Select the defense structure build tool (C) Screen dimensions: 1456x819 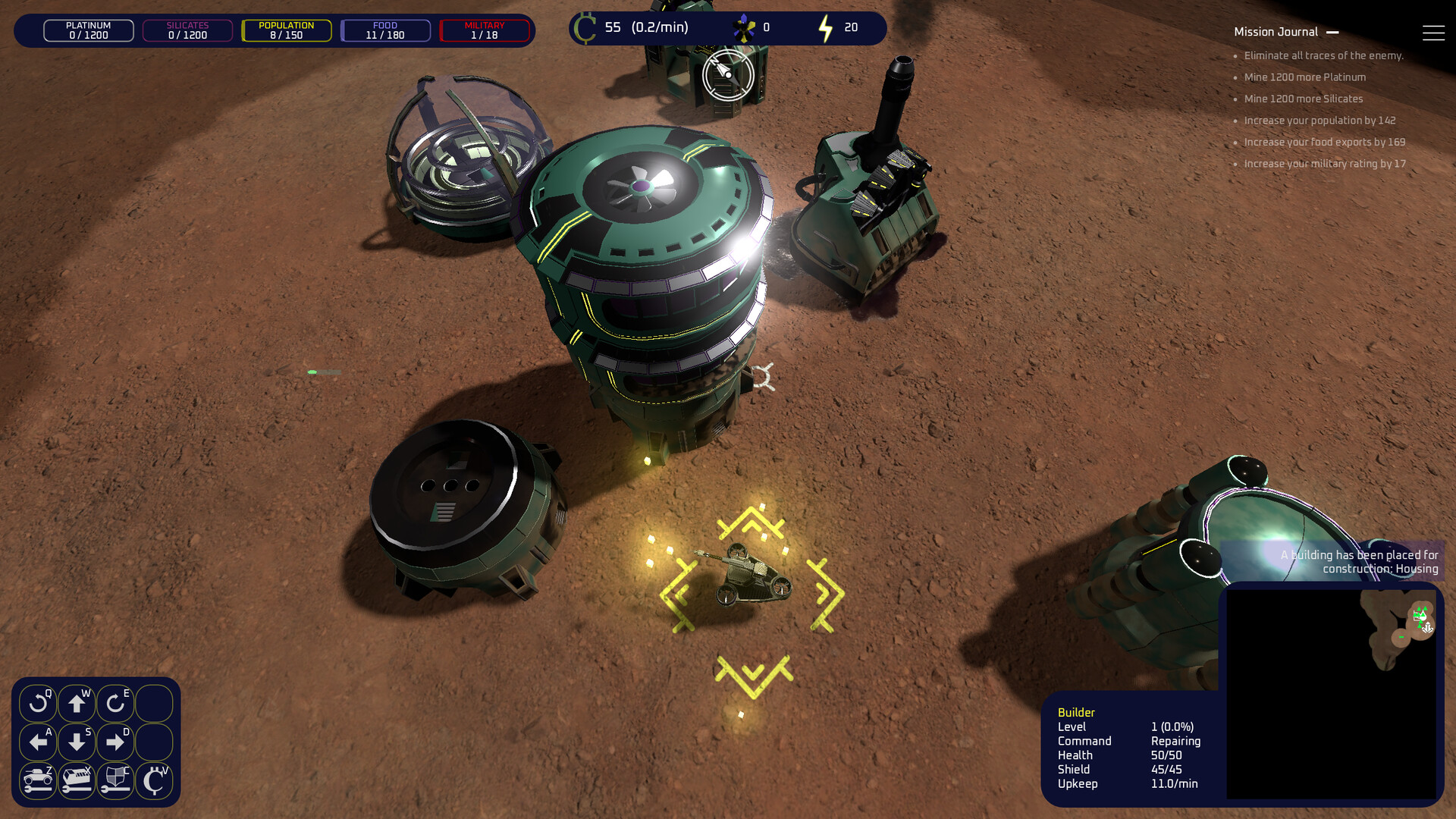(x=115, y=780)
